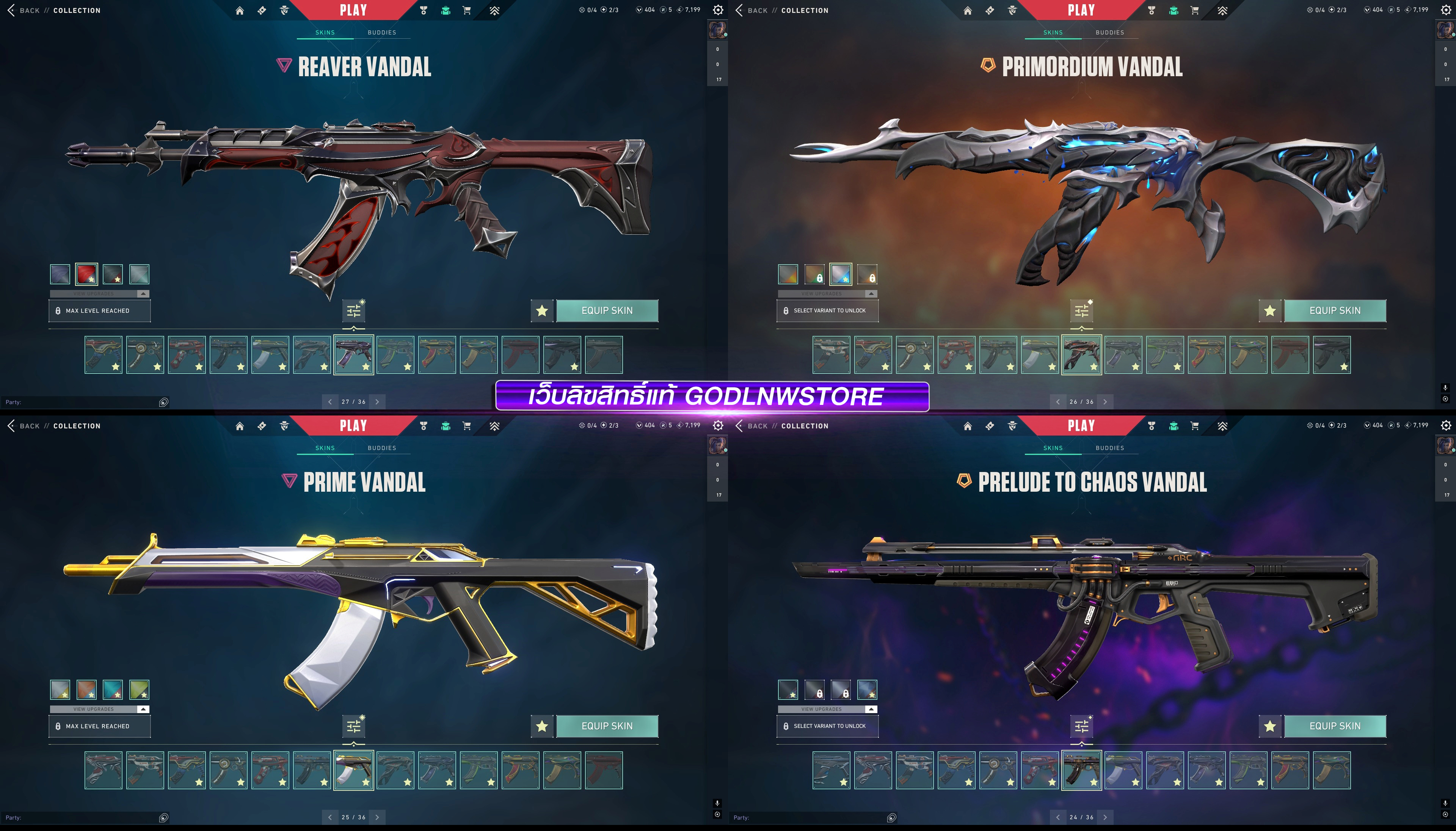
Task: Go to home icon on Prelude to Chaos screen
Action: 967,426
